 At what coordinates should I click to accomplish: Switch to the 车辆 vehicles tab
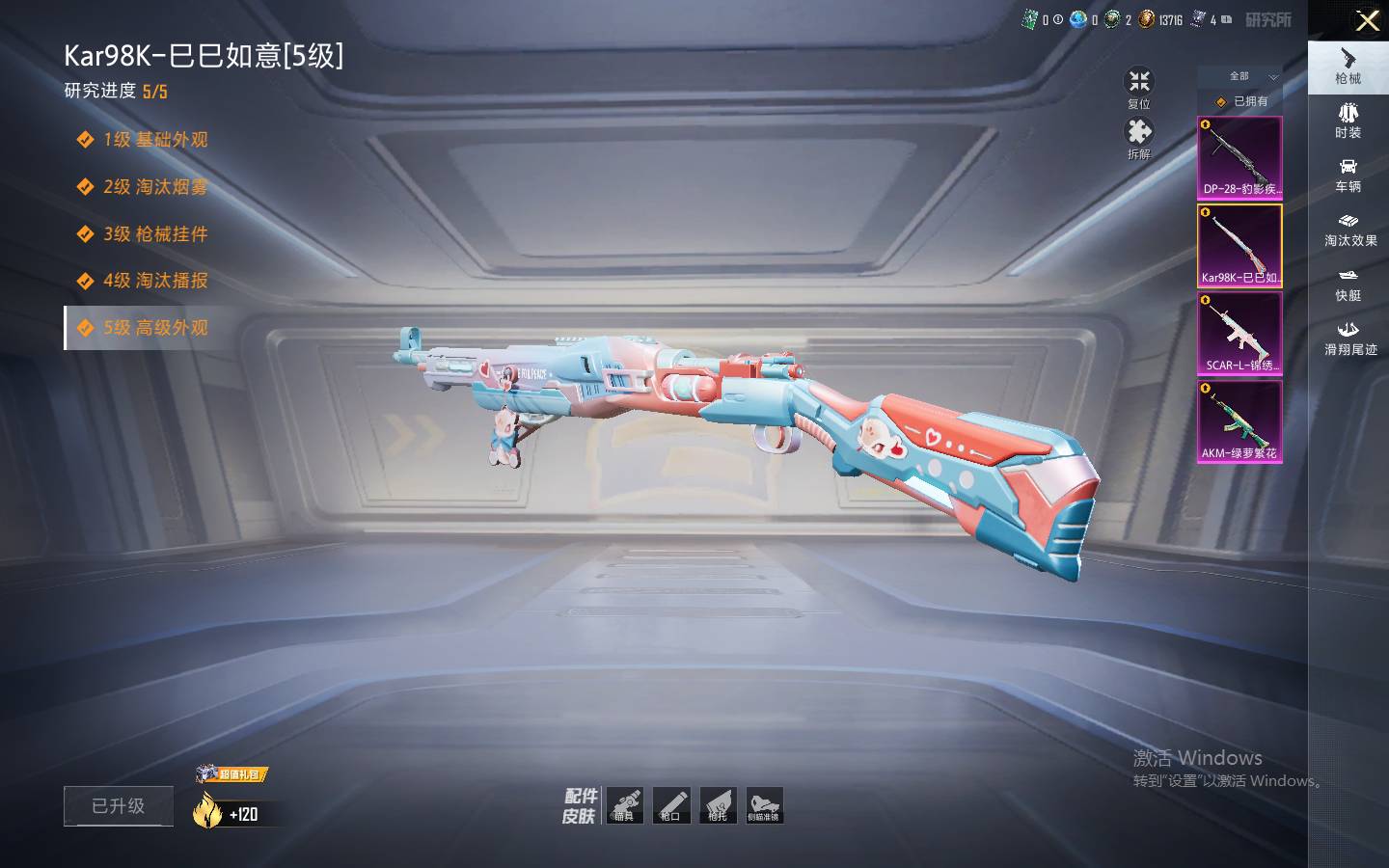tap(1348, 175)
